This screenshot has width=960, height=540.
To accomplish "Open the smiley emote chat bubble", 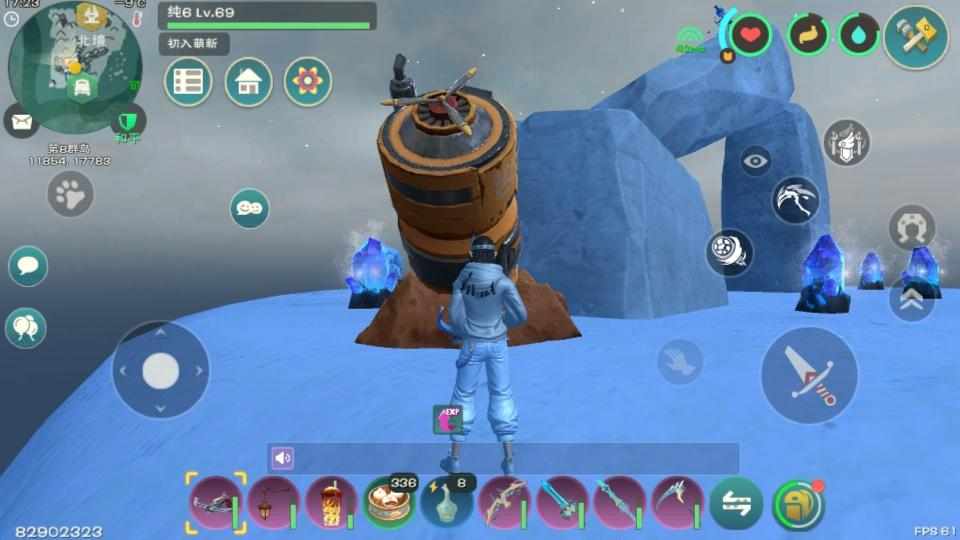I will click(249, 208).
